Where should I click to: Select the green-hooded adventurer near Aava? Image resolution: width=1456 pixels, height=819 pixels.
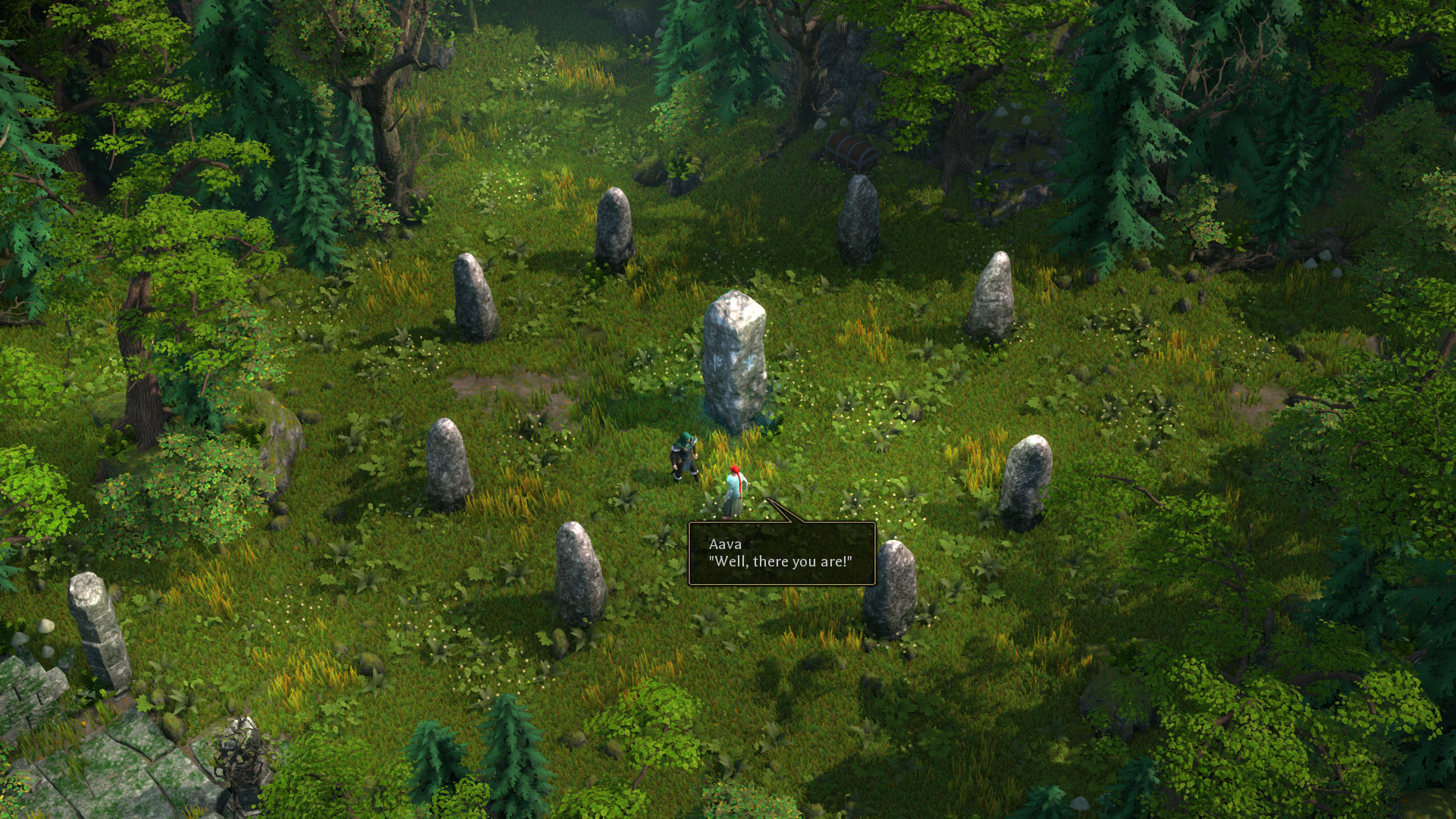click(685, 459)
